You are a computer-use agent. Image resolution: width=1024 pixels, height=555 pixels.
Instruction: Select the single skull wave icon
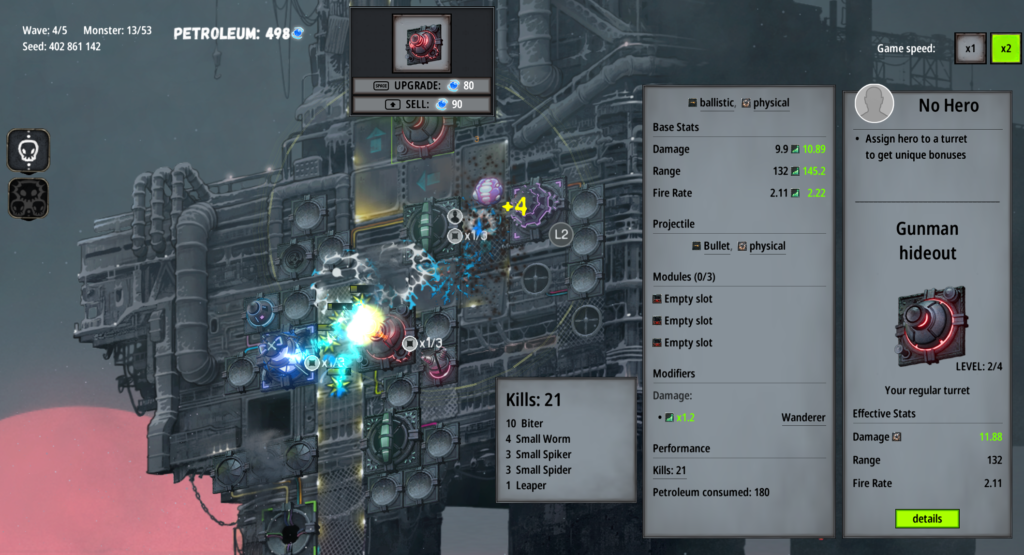tap(29, 150)
